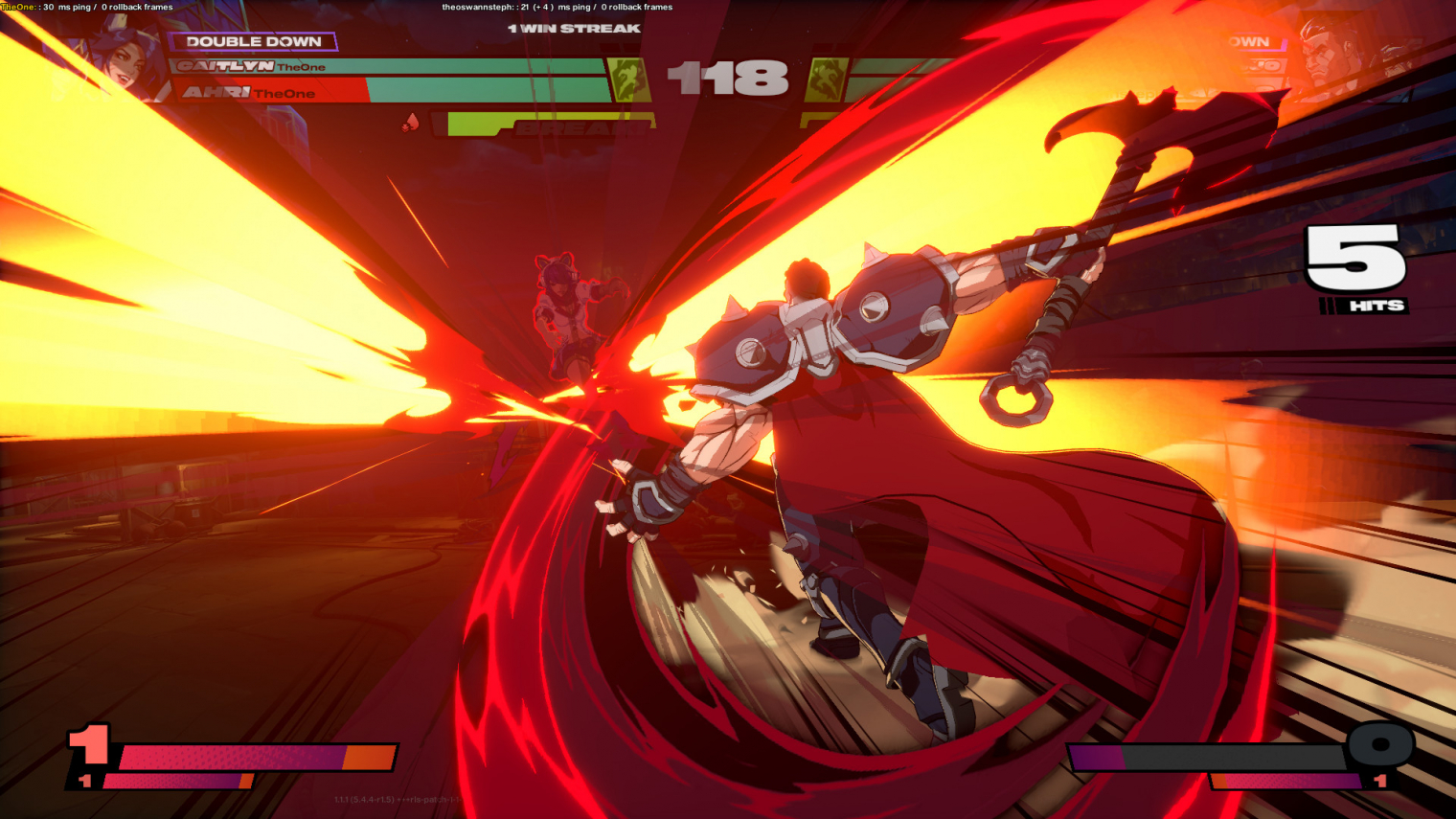The image size is (1456, 819).
Task: Click TheOne's Double Down fuse label
Action: [253, 41]
